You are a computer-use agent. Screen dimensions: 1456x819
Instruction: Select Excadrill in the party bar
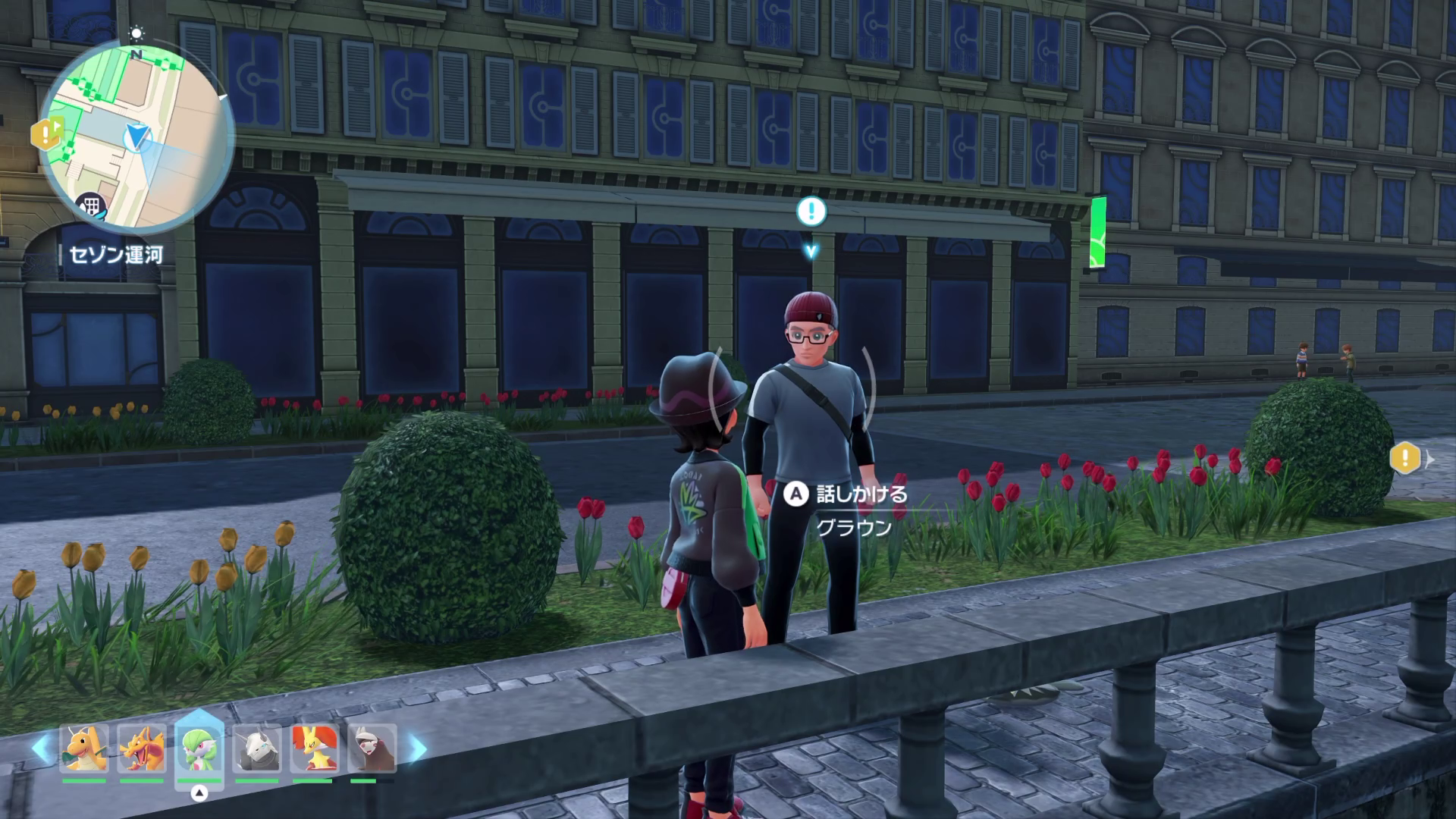(372, 748)
